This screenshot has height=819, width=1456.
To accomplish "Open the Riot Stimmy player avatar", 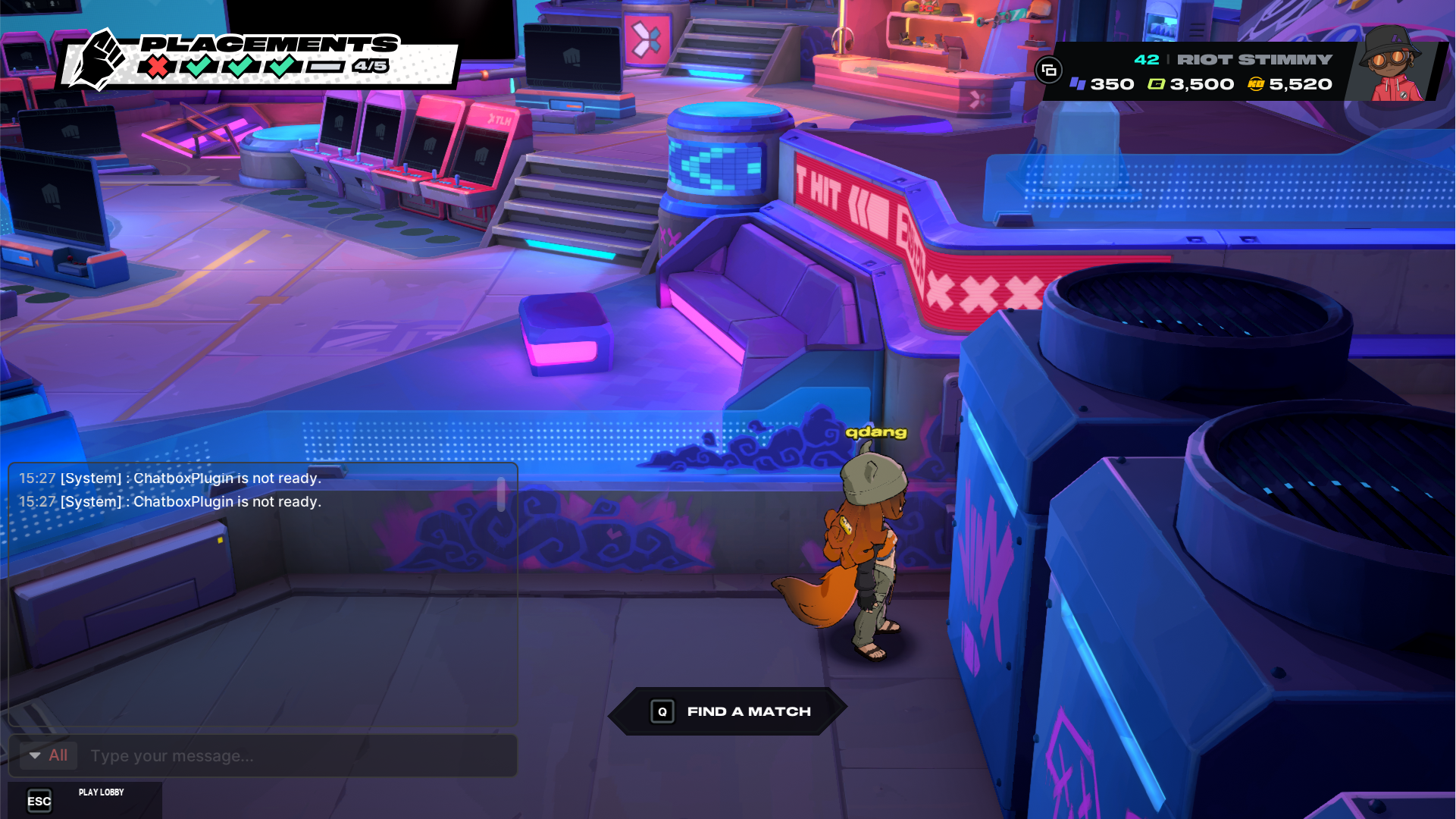I will (1393, 64).
